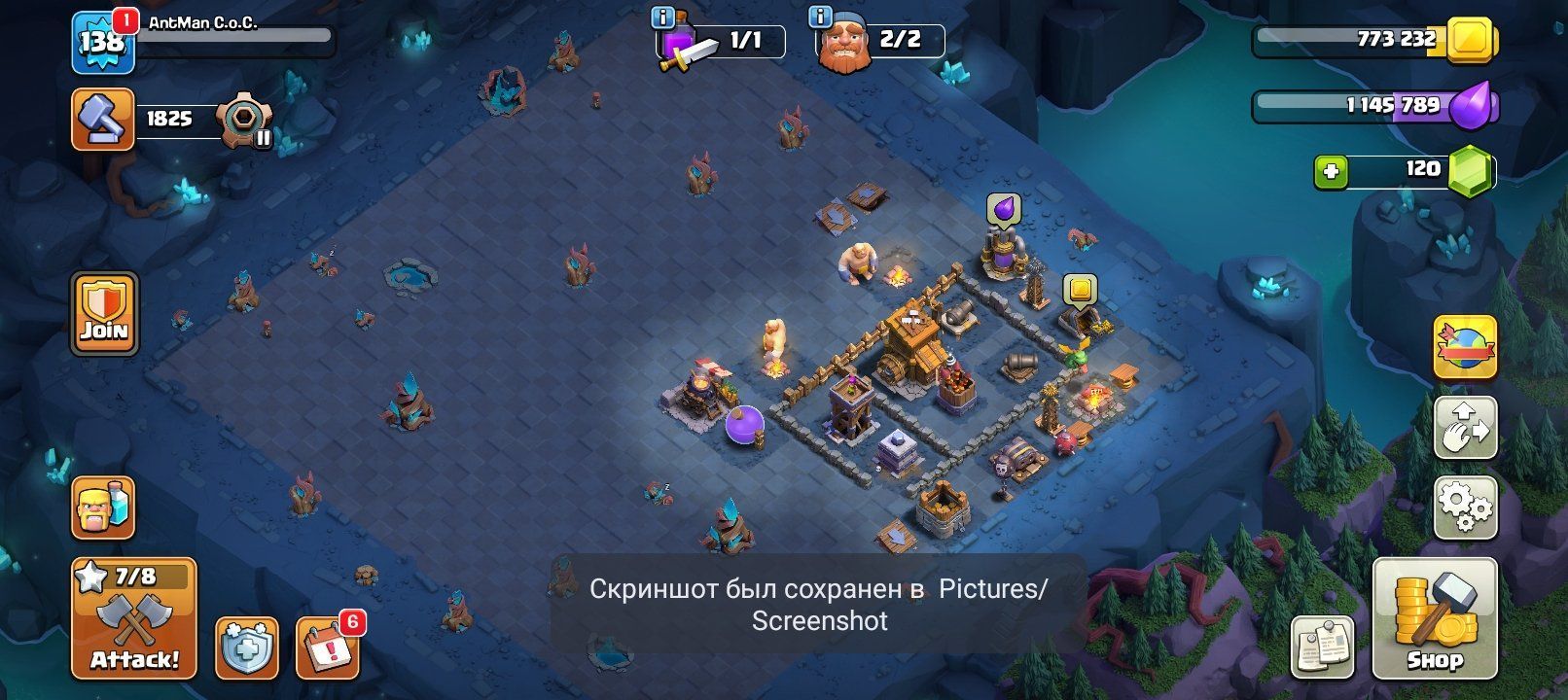The width and height of the screenshot is (1568, 700).
Task: Collect elixir from the purple drop bubble
Action: [x=1004, y=208]
